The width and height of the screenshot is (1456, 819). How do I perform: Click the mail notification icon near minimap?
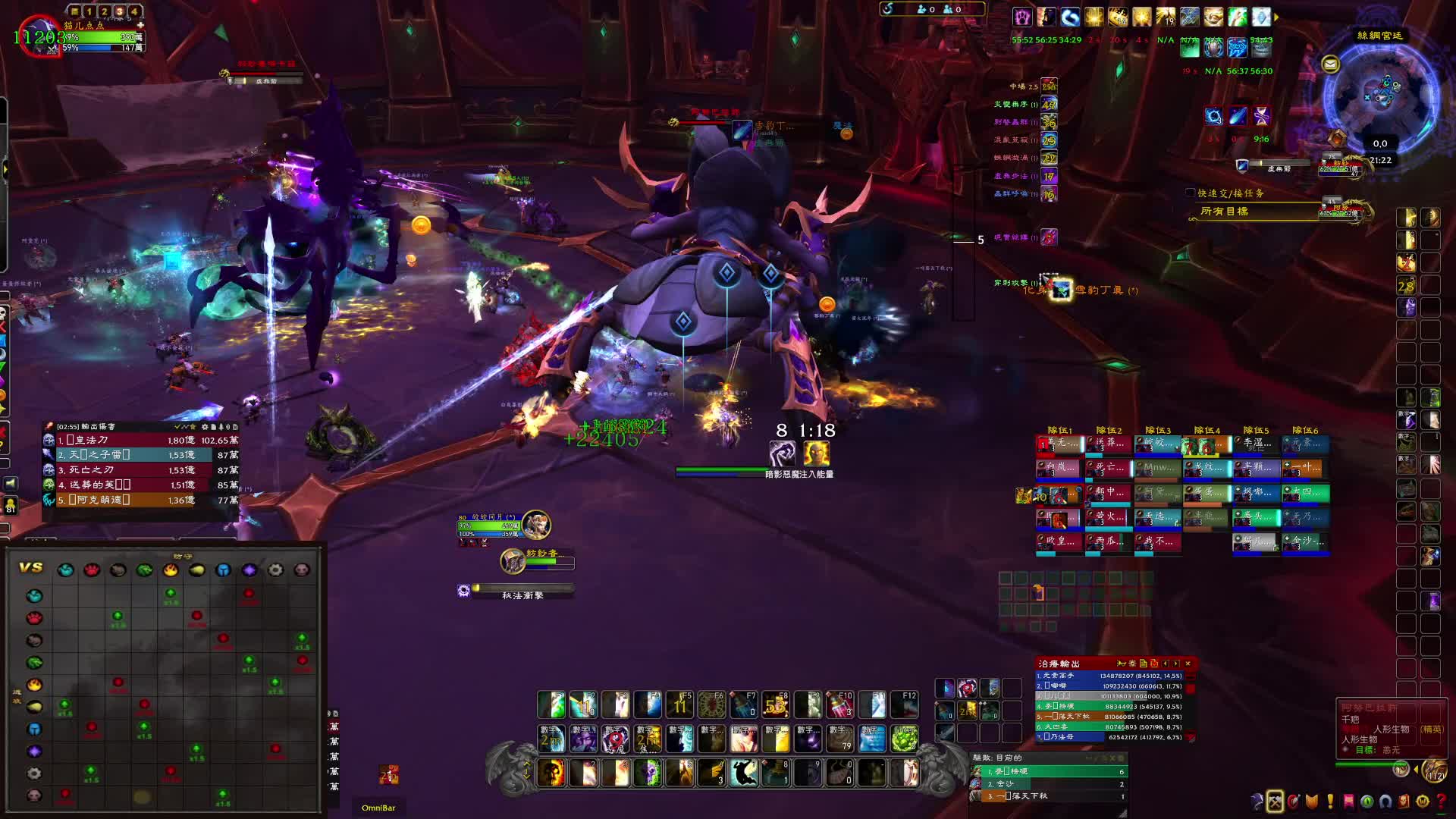tap(1330, 64)
